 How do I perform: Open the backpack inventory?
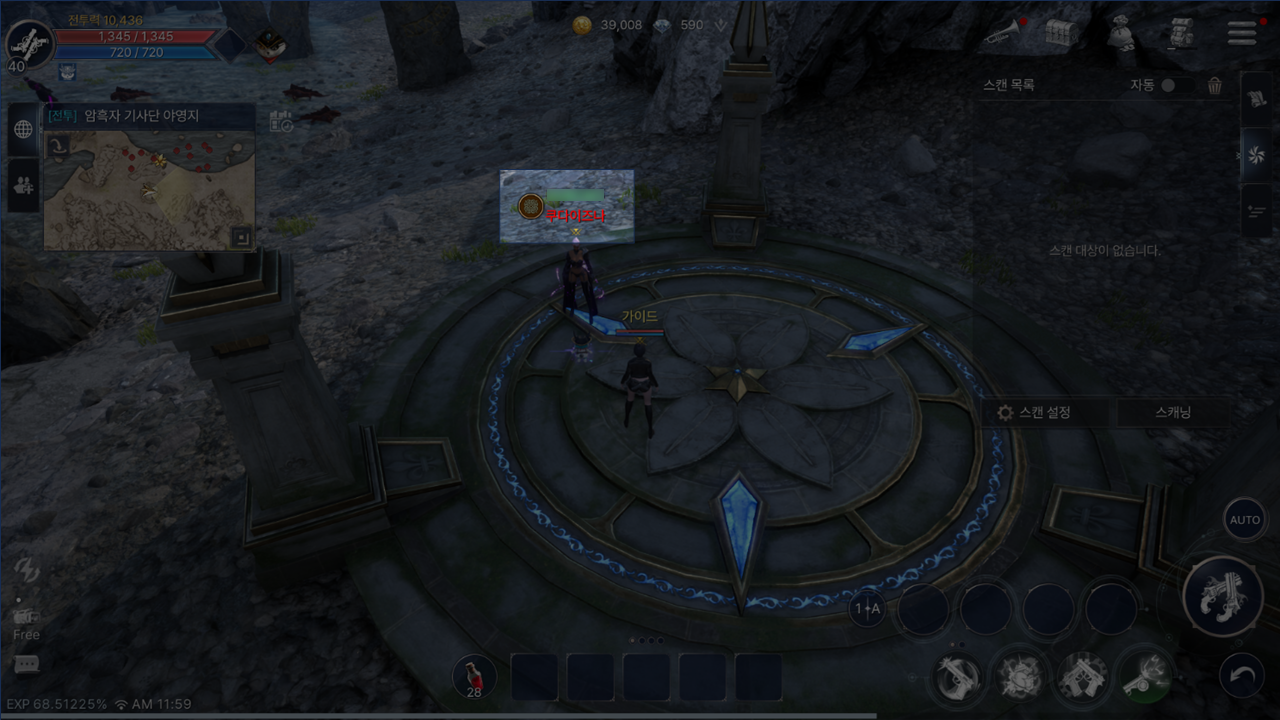[x=1181, y=33]
